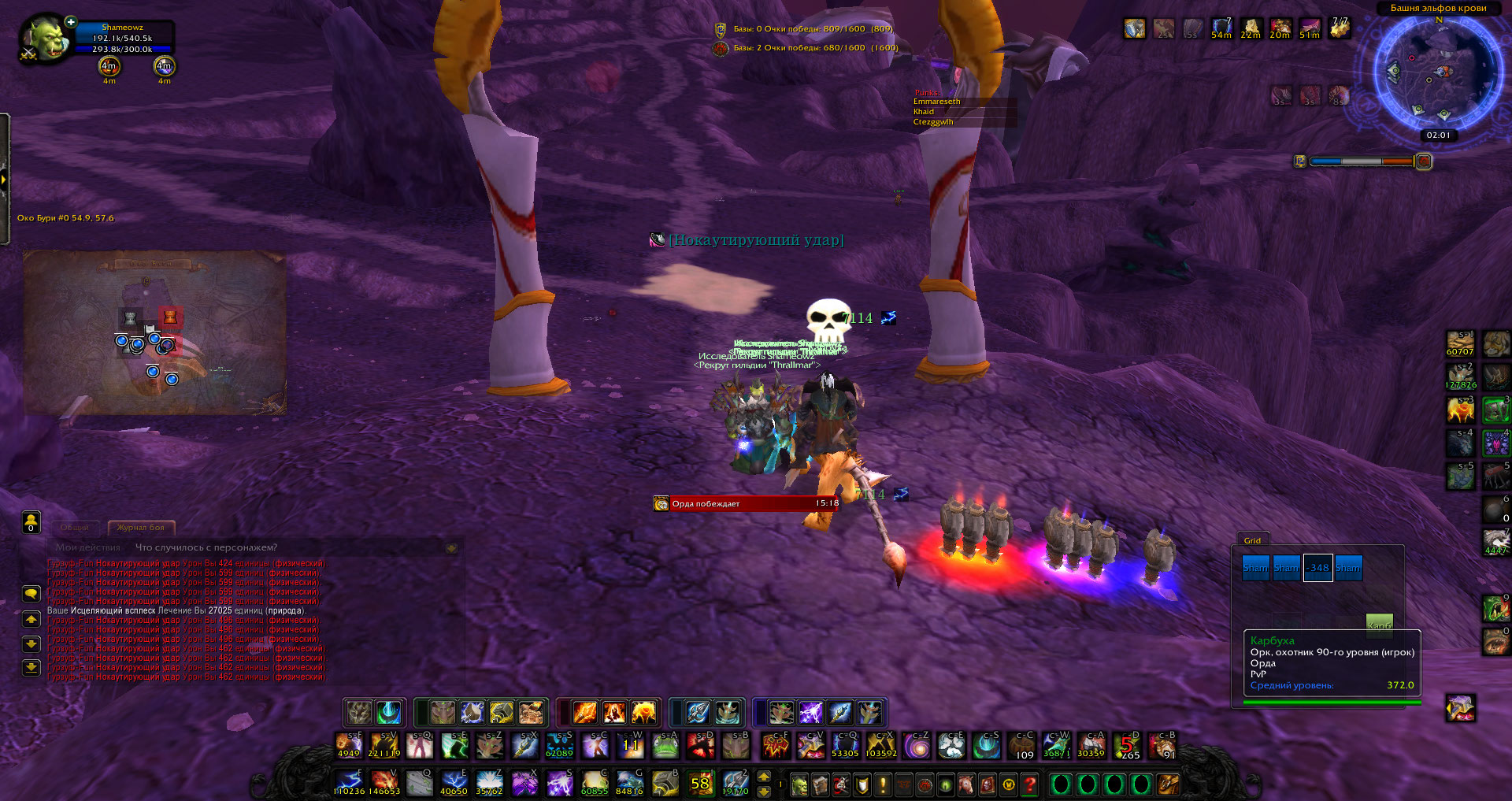Screen dimensions: 1512x801
Task: Click the Shameowz orc player portrait
Action: point(46,39)
